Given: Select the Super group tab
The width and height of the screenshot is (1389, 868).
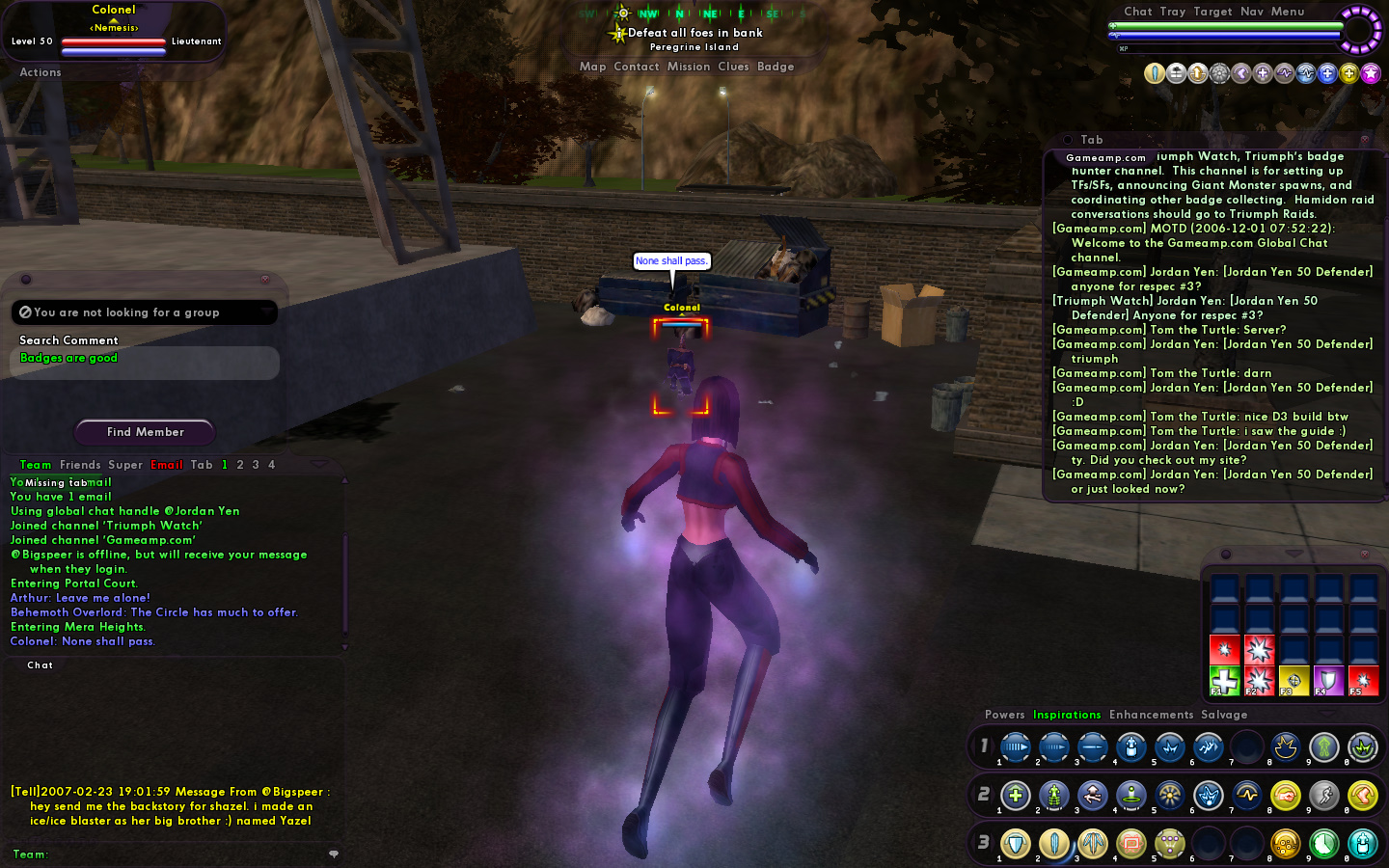Looking at the screenshot, I should (125, 465).
